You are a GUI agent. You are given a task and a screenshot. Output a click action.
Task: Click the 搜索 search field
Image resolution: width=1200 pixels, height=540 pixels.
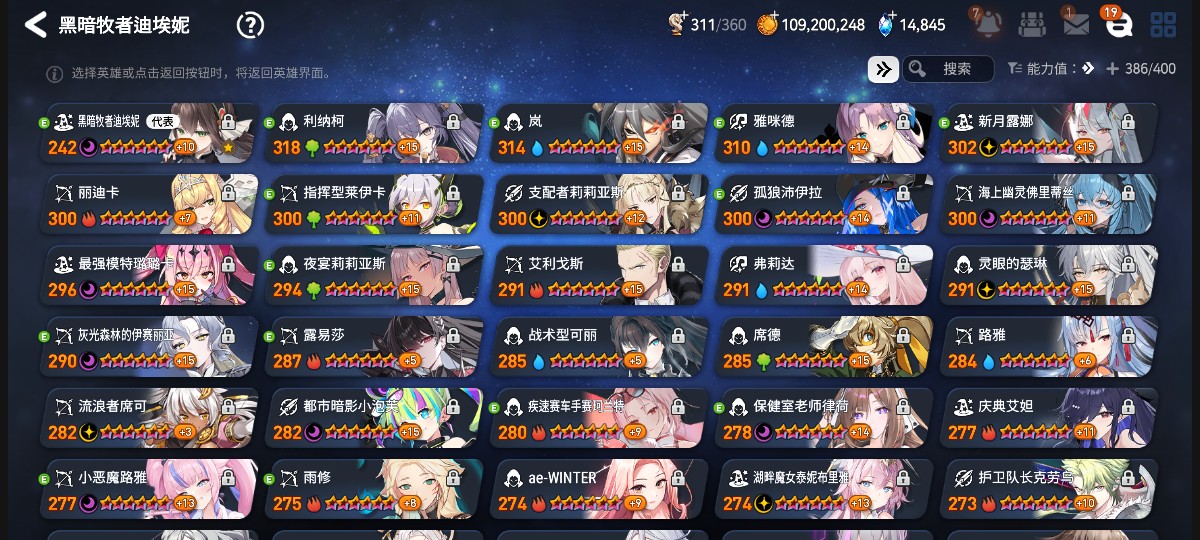coord(948,69)
